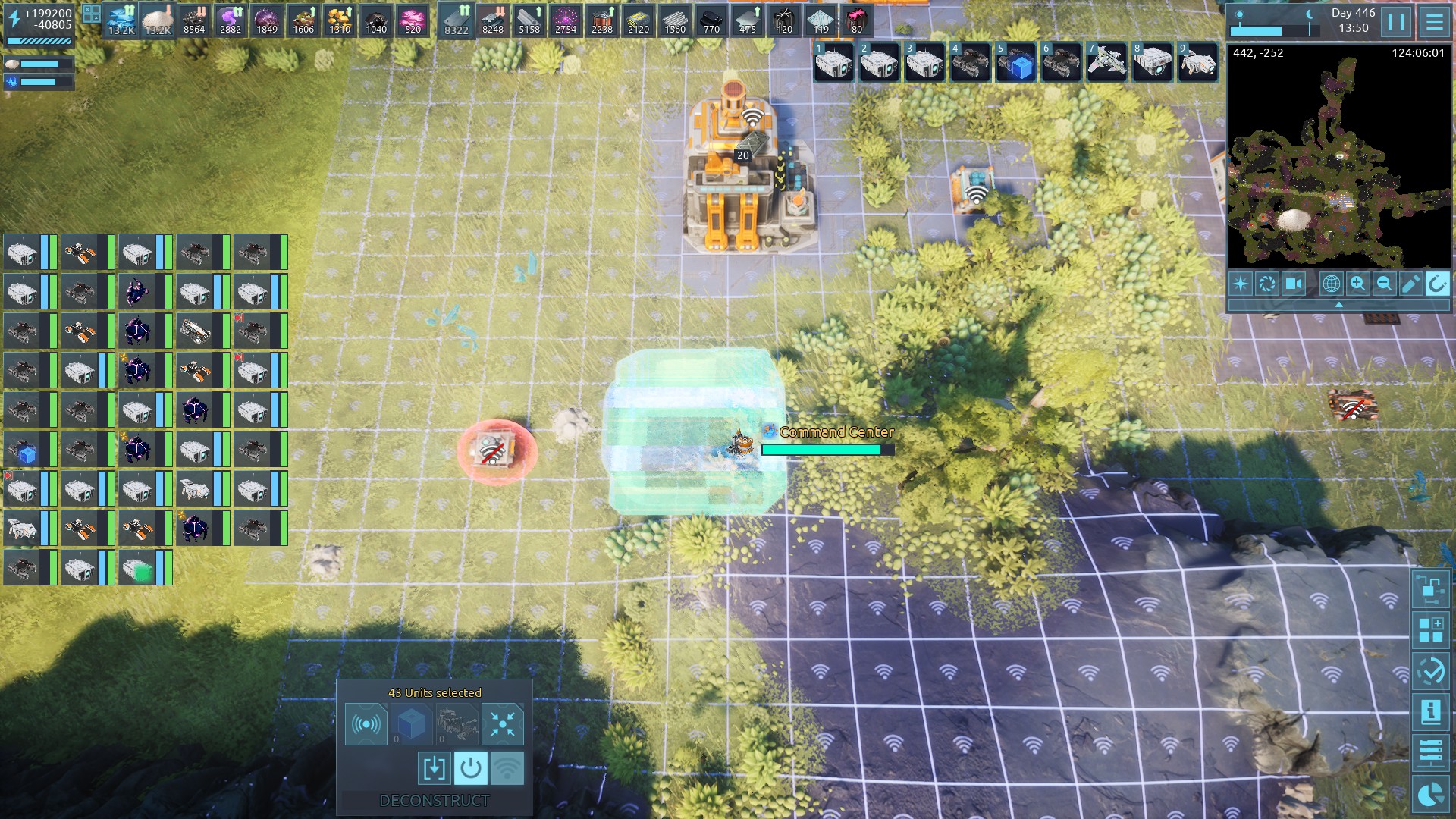Viewport: 1456px width, 819px height.
Task: Collapse the minimap with the arrow bar
Action: pyautogui.click(x=1338, y=304)
